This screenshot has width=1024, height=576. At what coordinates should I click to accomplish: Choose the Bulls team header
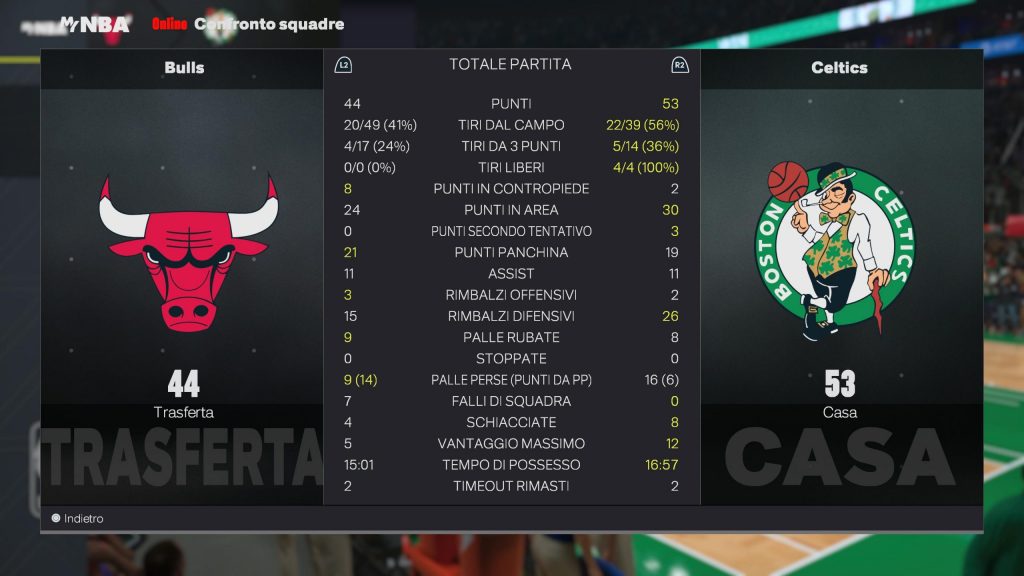(x=184, y=68)
